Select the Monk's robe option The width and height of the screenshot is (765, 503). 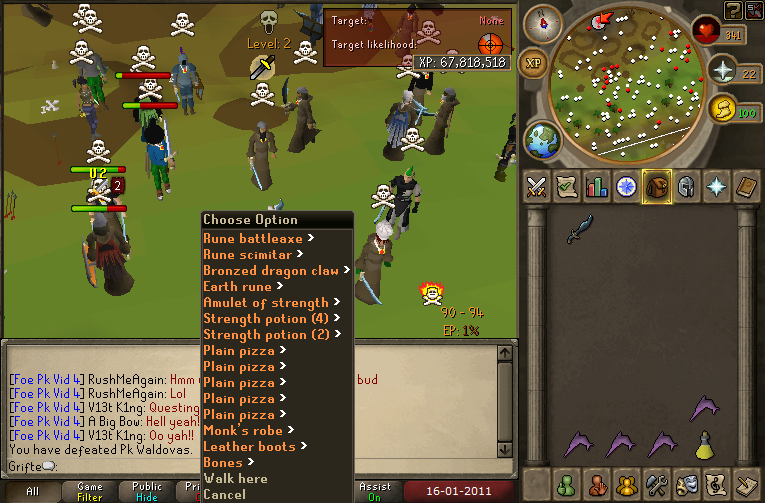[x=244, y=431]
